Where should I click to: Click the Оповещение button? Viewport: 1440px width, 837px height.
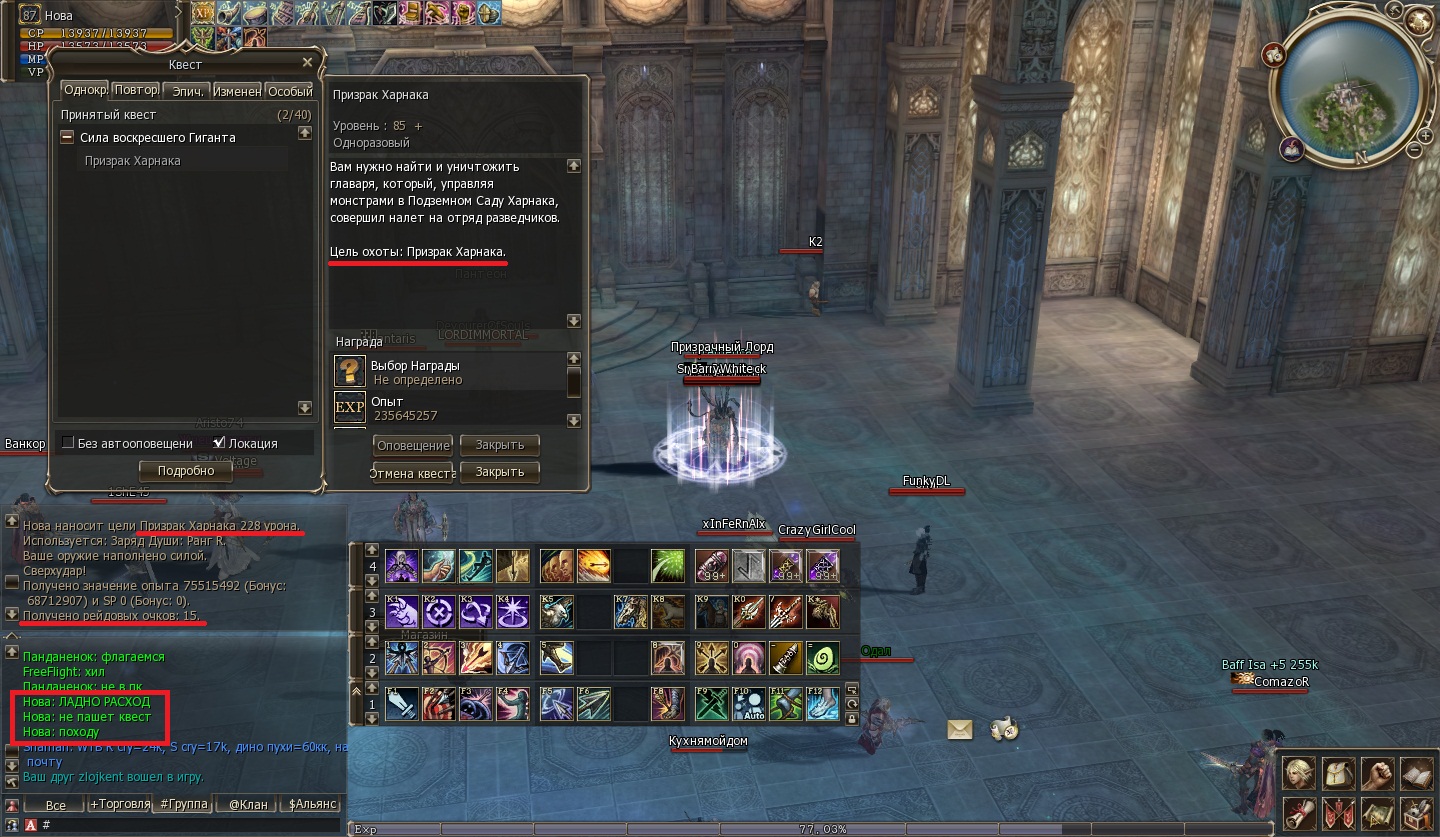coord(412,445)
